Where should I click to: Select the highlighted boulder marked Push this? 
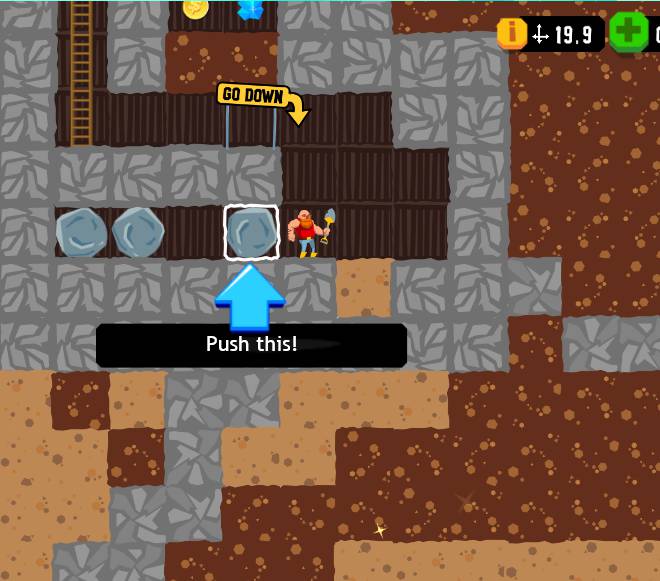[x=250, y=232]
